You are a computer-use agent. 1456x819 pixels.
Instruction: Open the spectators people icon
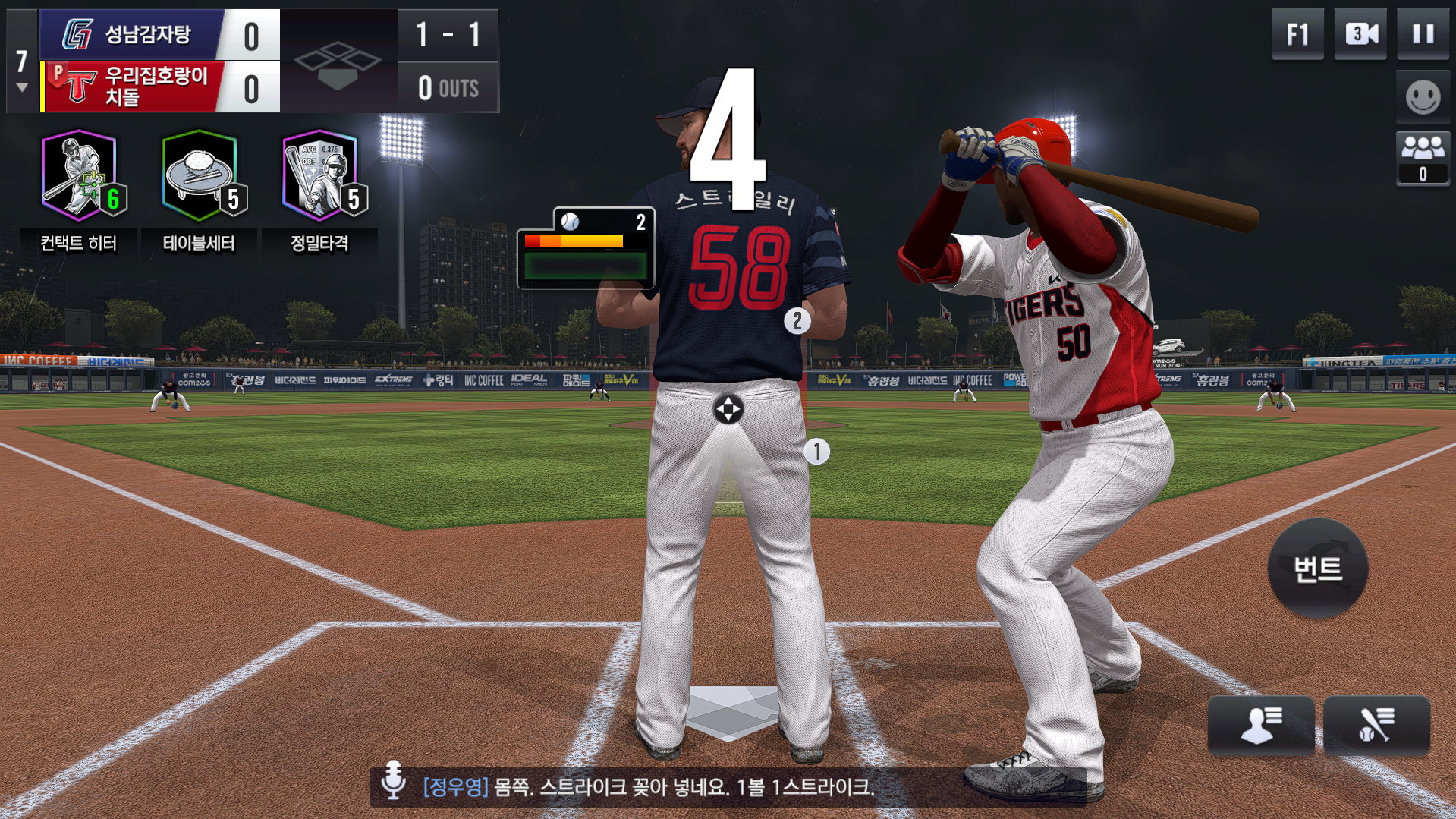[x=1423, y=158]
